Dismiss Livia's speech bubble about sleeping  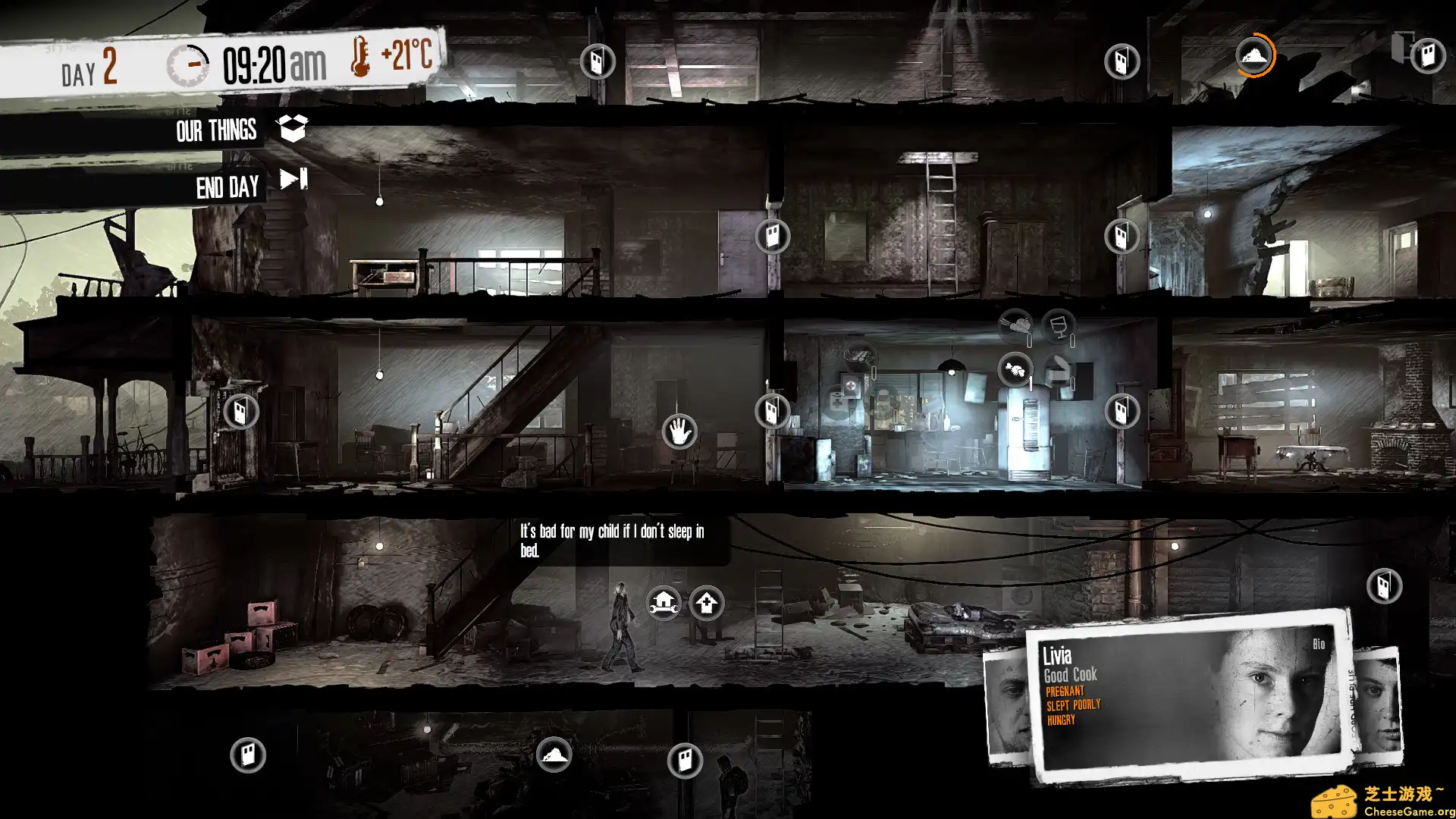tap(610, 540)
